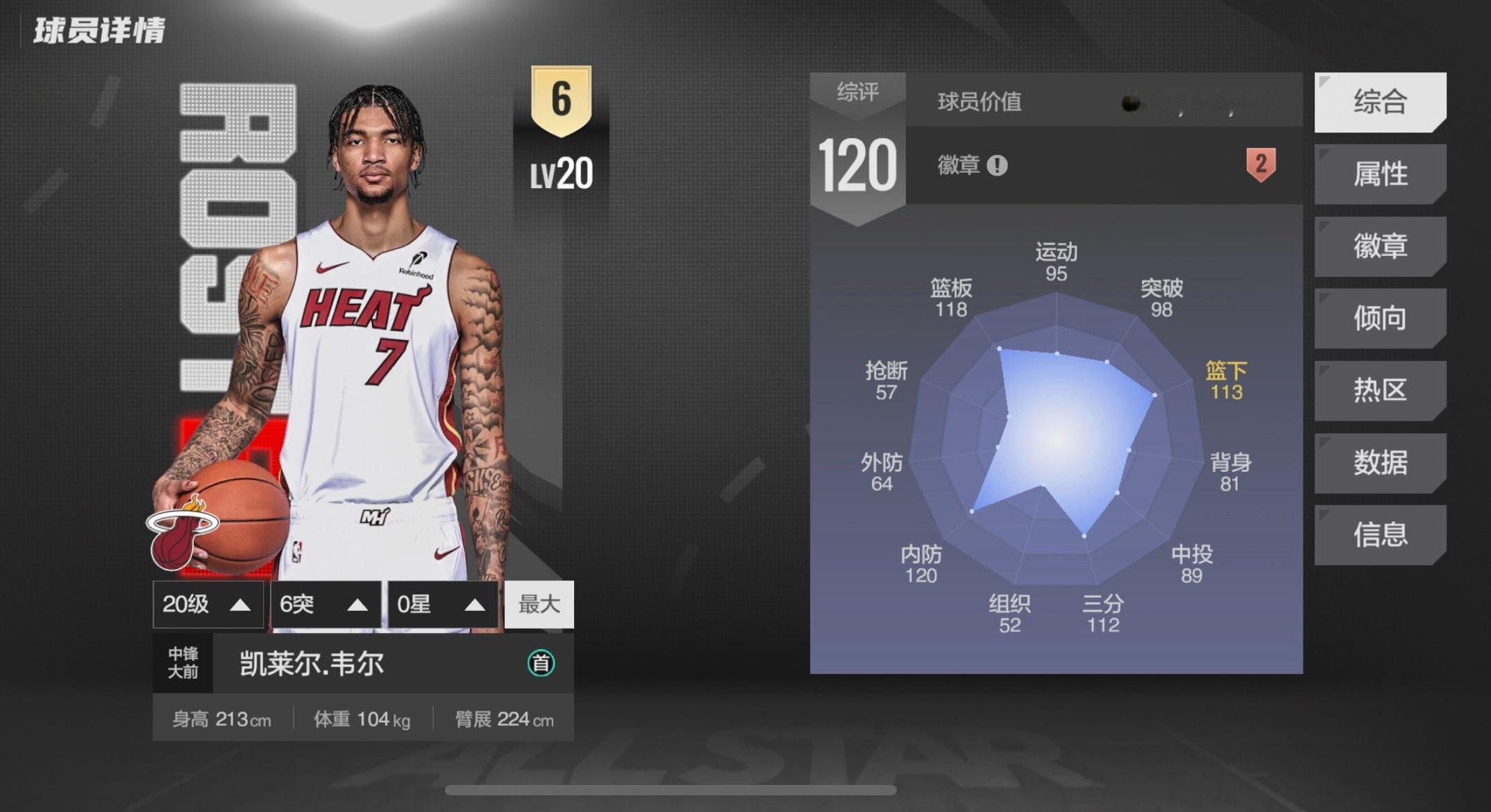
Task: Open the 属性 tab
Action: tap(1379, 174)
